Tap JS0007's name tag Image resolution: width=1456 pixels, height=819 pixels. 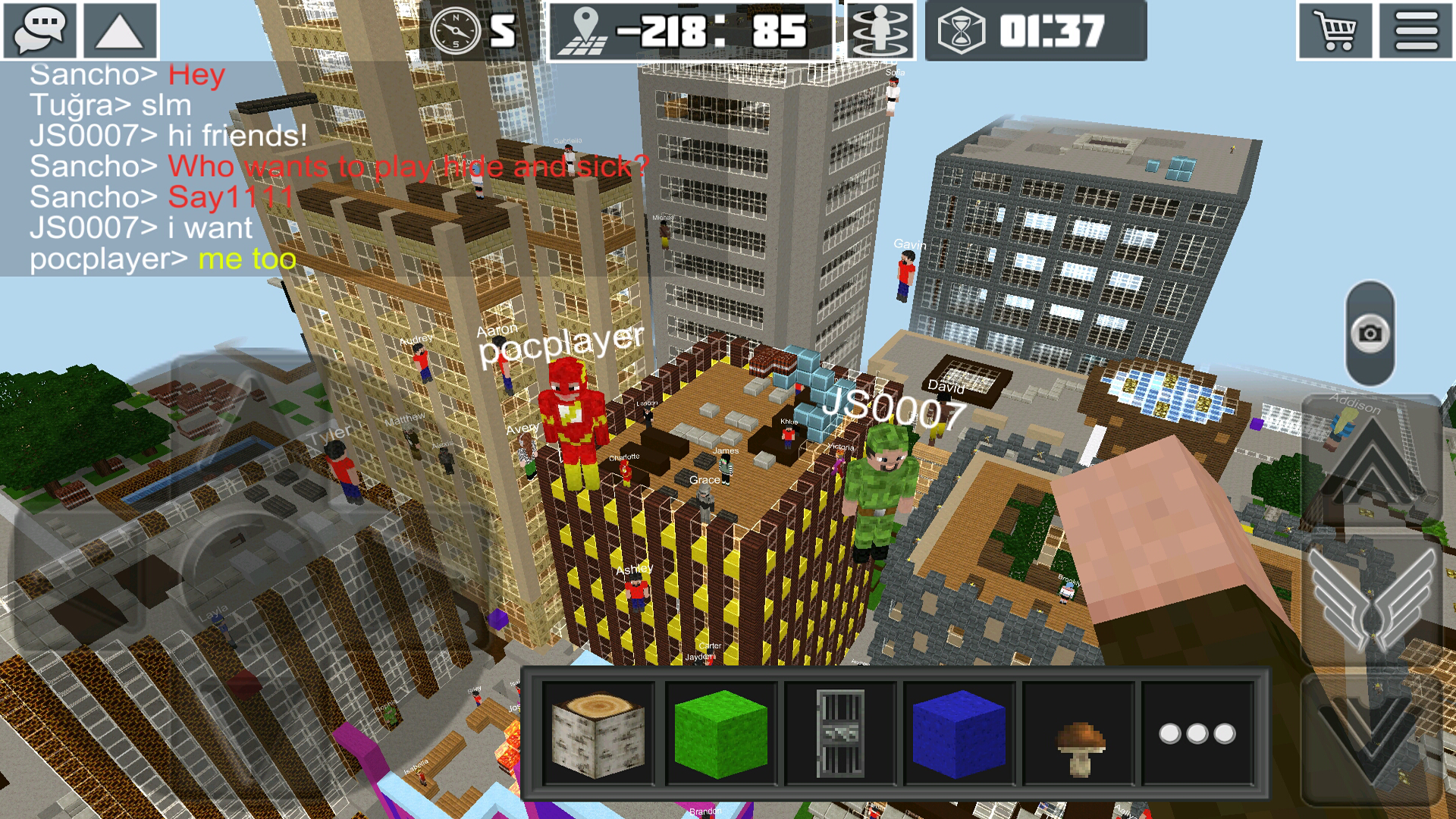tap(893, 409)
